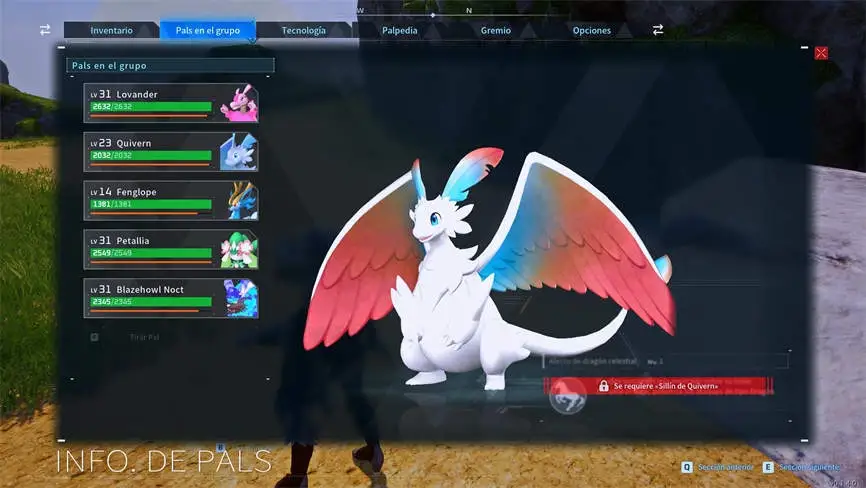Image resolution: width=866 pixels, height=488 pixels.
Task: Click the Sillín de Quivern requirement bar
Action: [660, 385]
